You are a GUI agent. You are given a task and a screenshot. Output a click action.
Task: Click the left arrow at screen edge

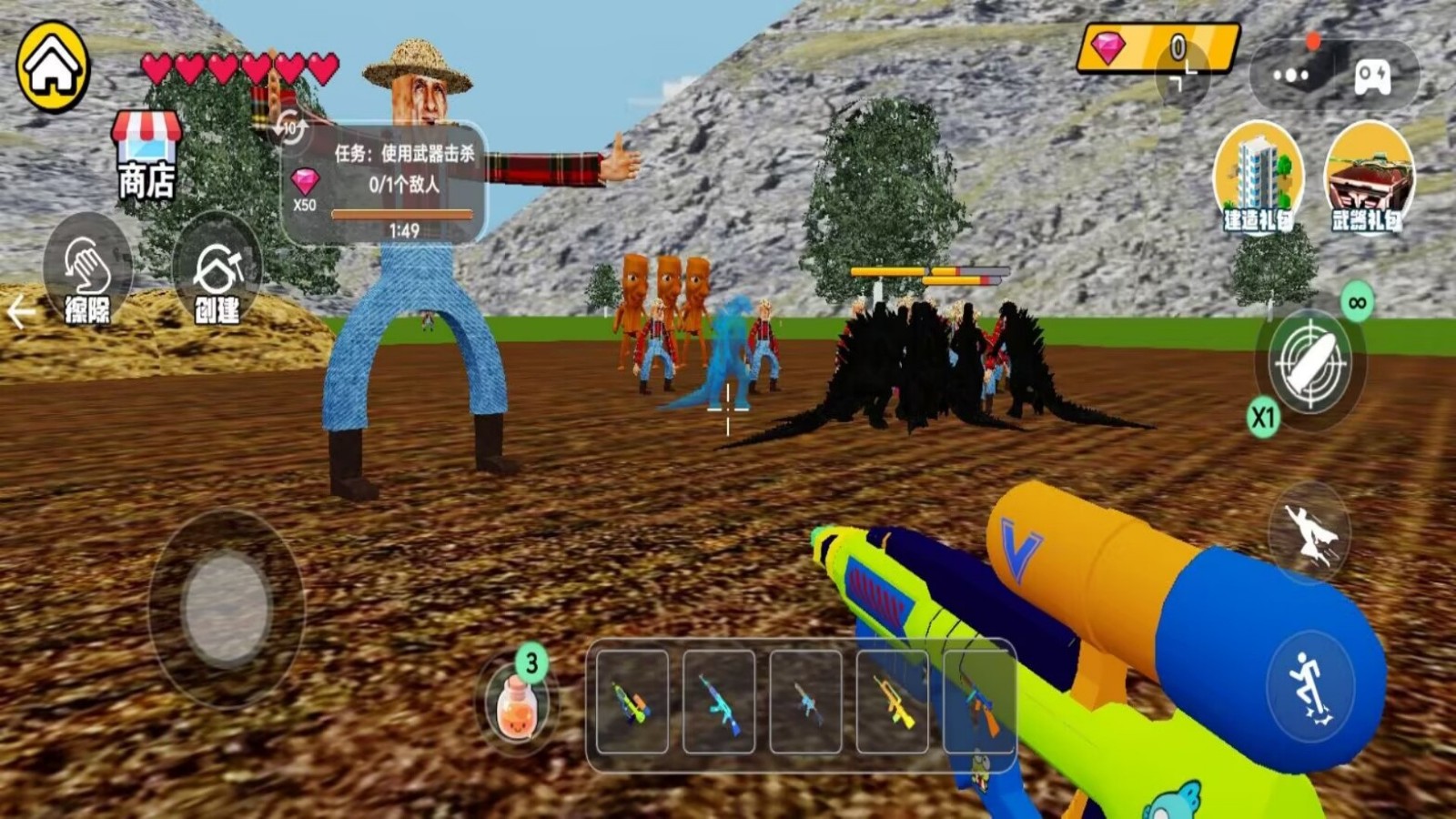click(20, 312)
